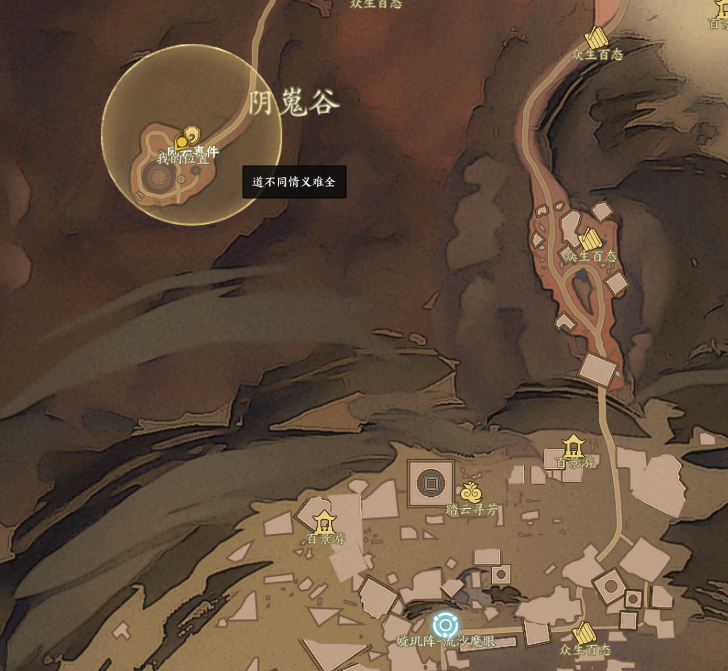Viewport: 728px width, 671px height.
Task: Select the 众生百态 marker inside the red-walled compound
Action: 591,239
